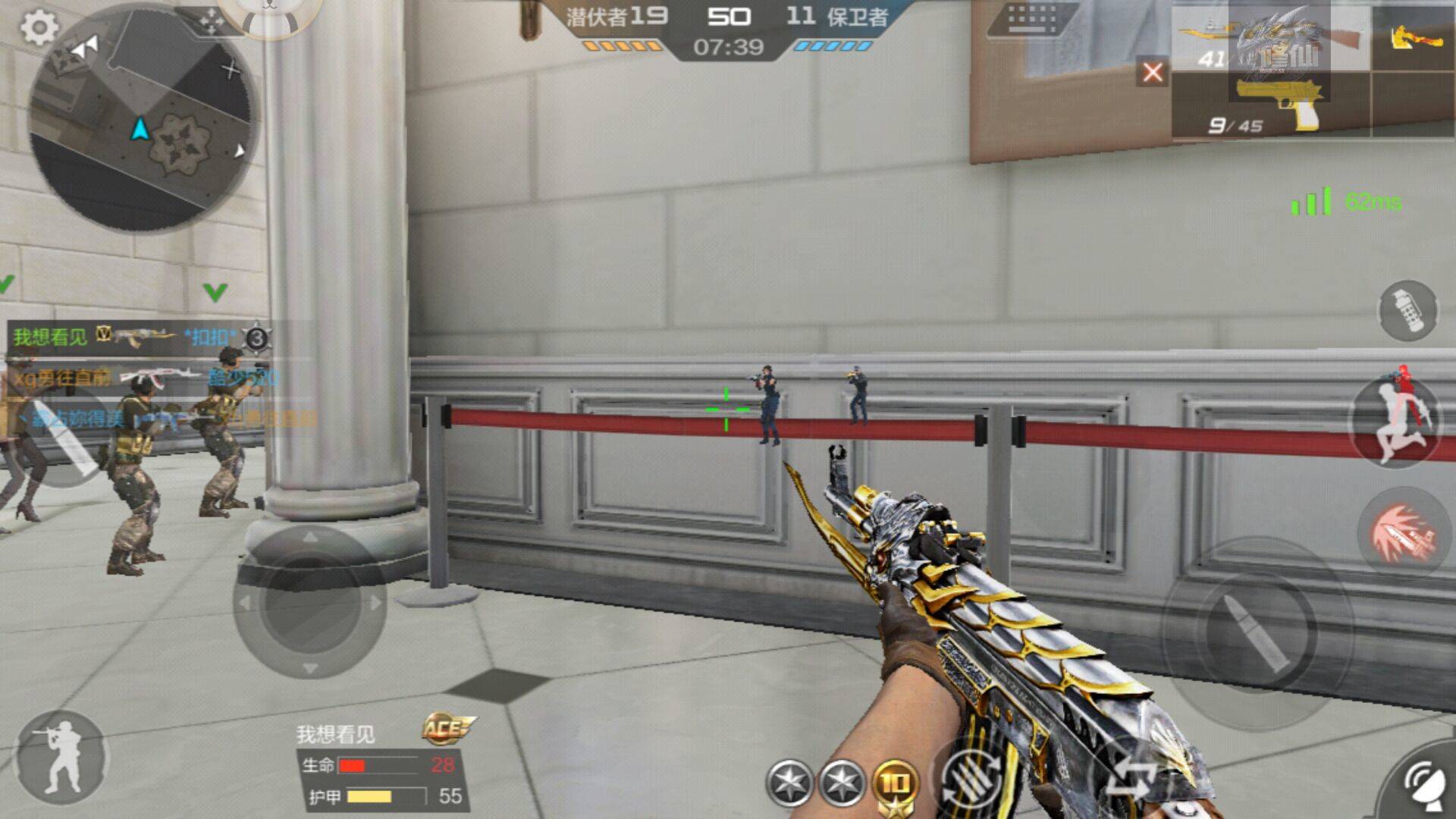Switch to the golden axe melee slot
The width and height of the screenshot is (1456, 819).
point(1414,36)
